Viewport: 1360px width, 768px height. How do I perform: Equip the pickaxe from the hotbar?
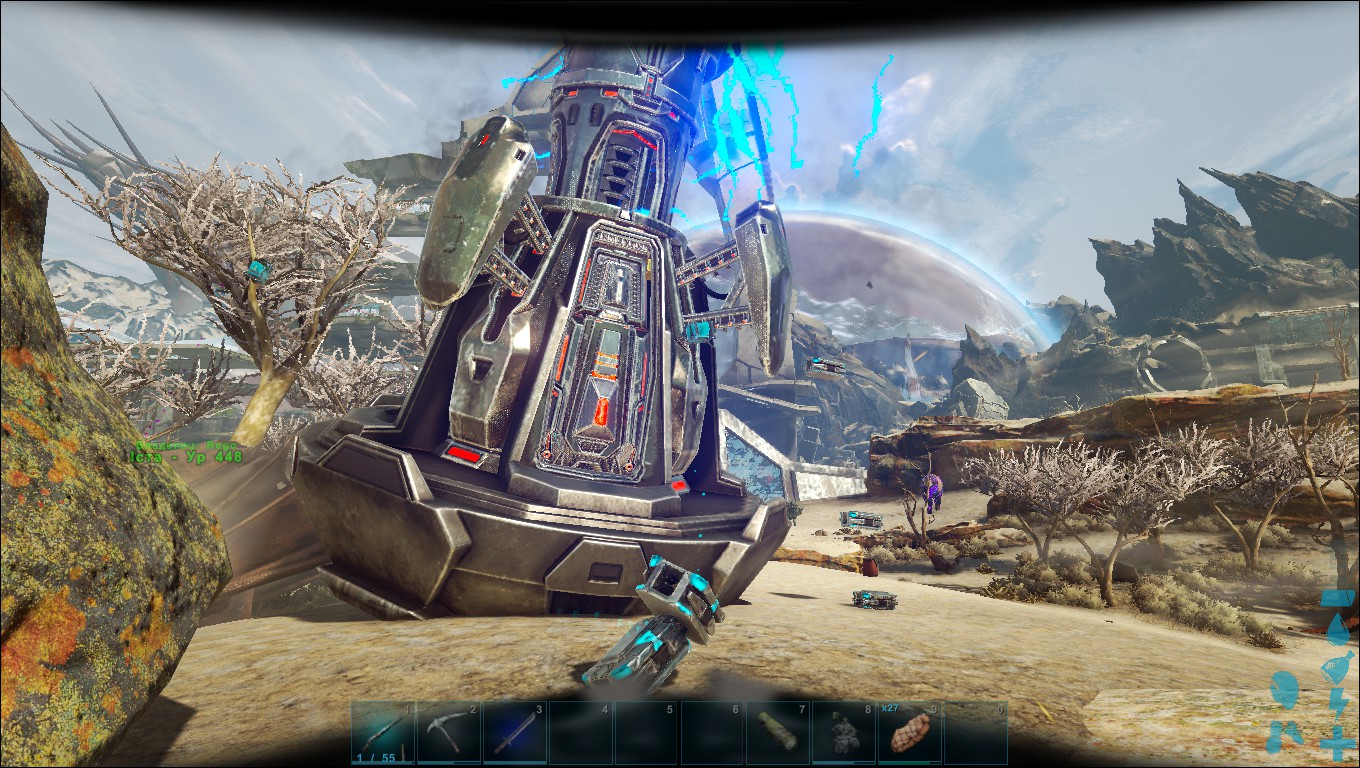(448, 731)
